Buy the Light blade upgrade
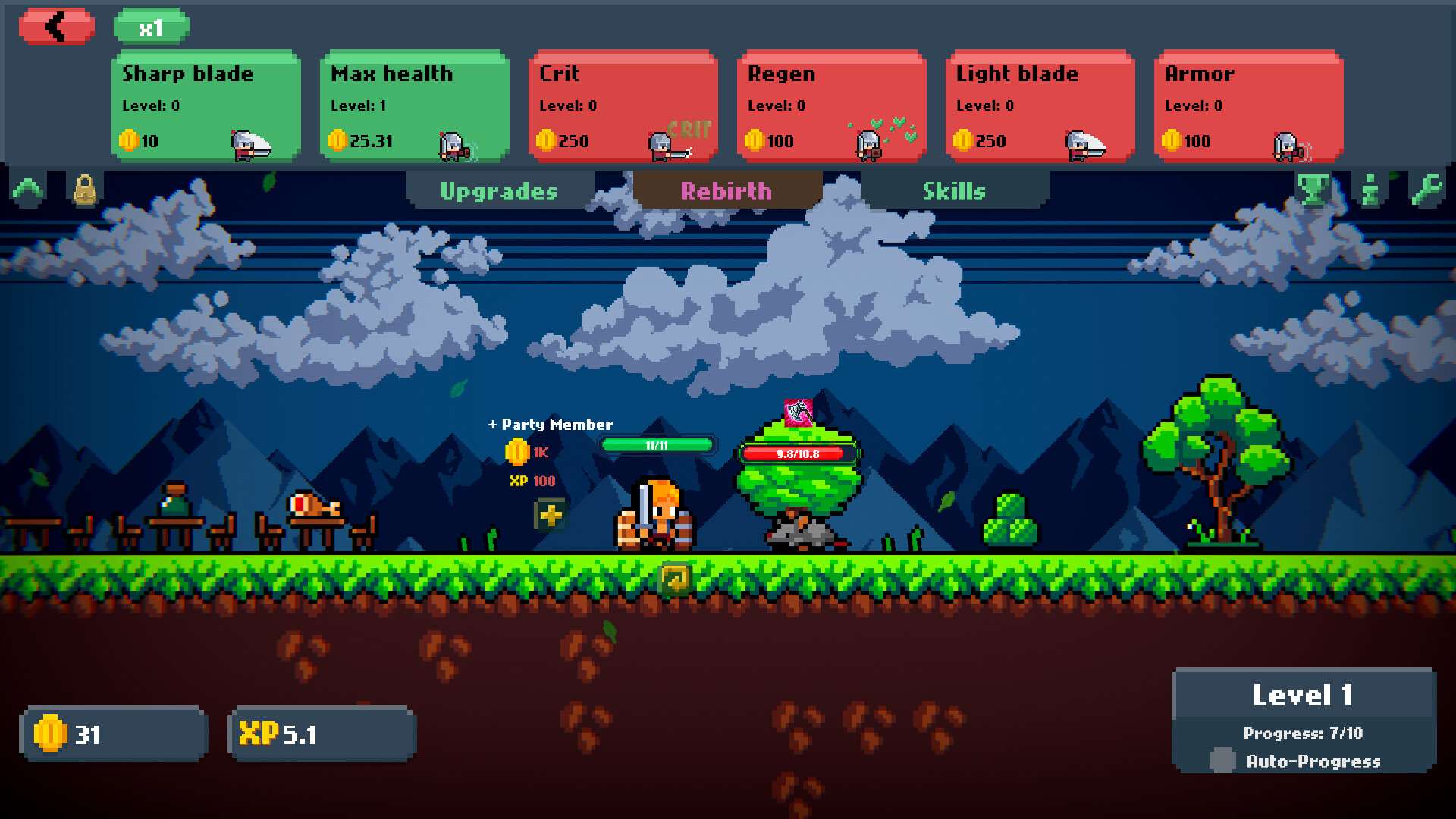The height and width of the screenshot is (819, 1456). coord(1040,106)
